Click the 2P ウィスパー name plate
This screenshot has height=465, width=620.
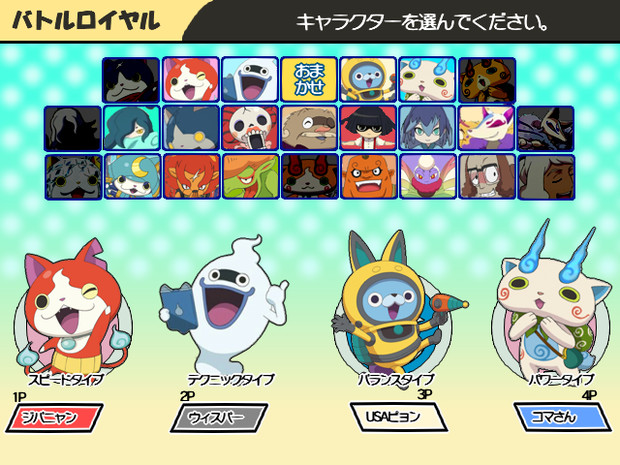(x=220, y=416)
